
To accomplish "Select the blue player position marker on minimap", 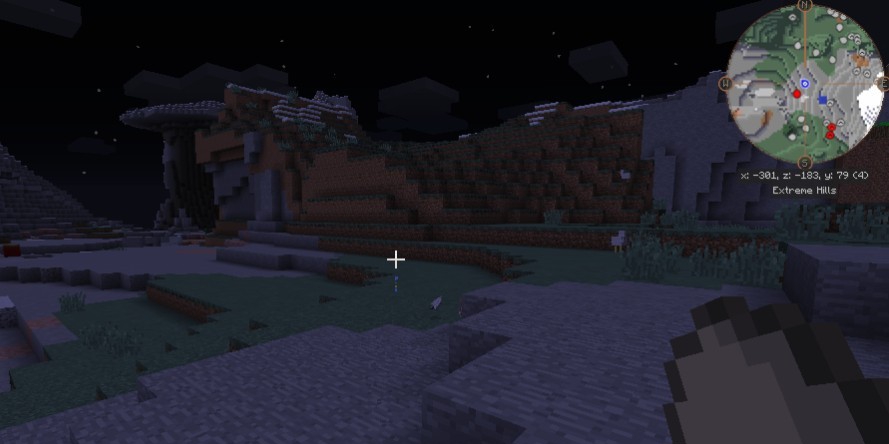I will tap(805, 84).
